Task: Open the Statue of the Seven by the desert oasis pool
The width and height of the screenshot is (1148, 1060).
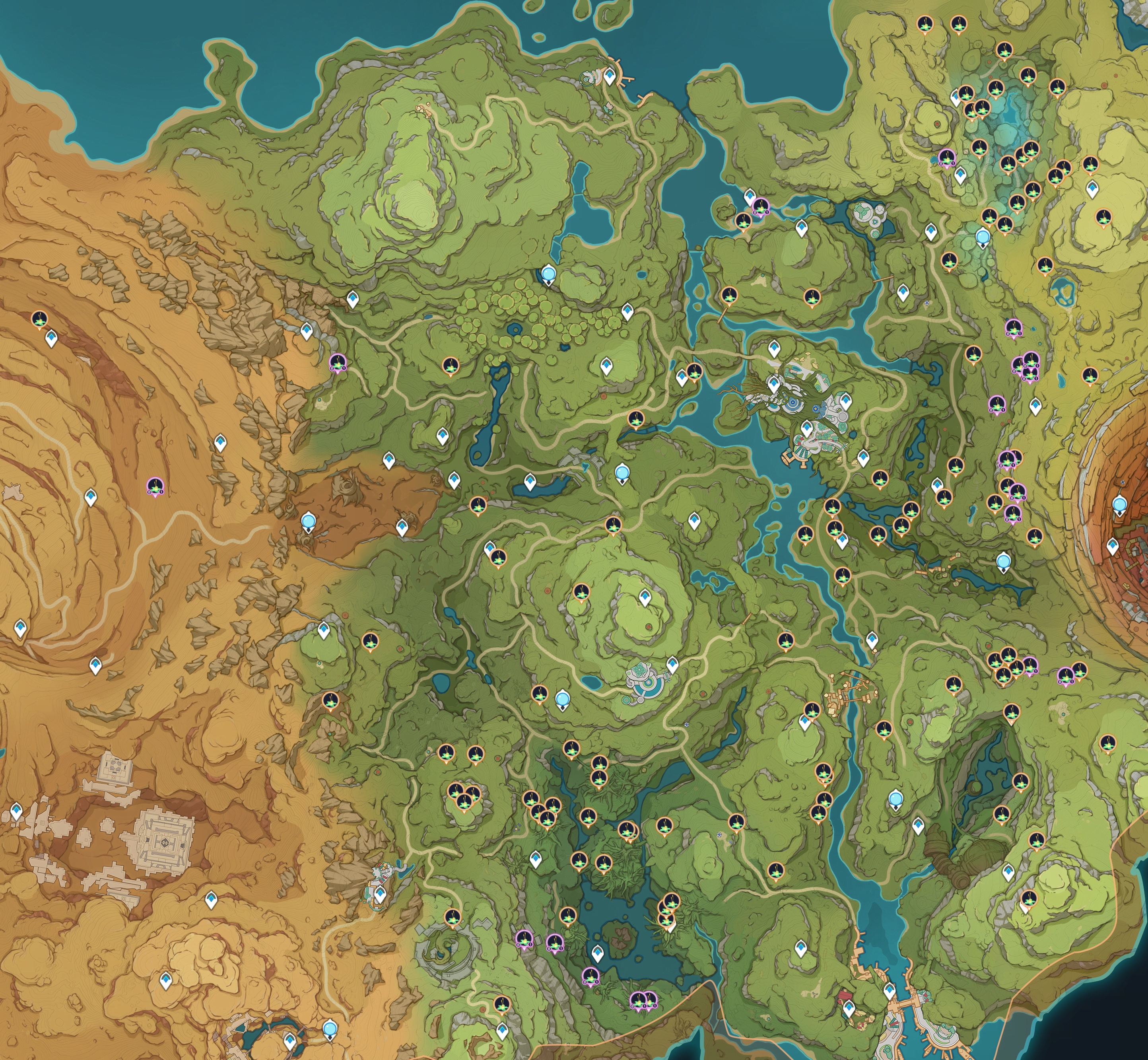Action: pos(330,1027)
